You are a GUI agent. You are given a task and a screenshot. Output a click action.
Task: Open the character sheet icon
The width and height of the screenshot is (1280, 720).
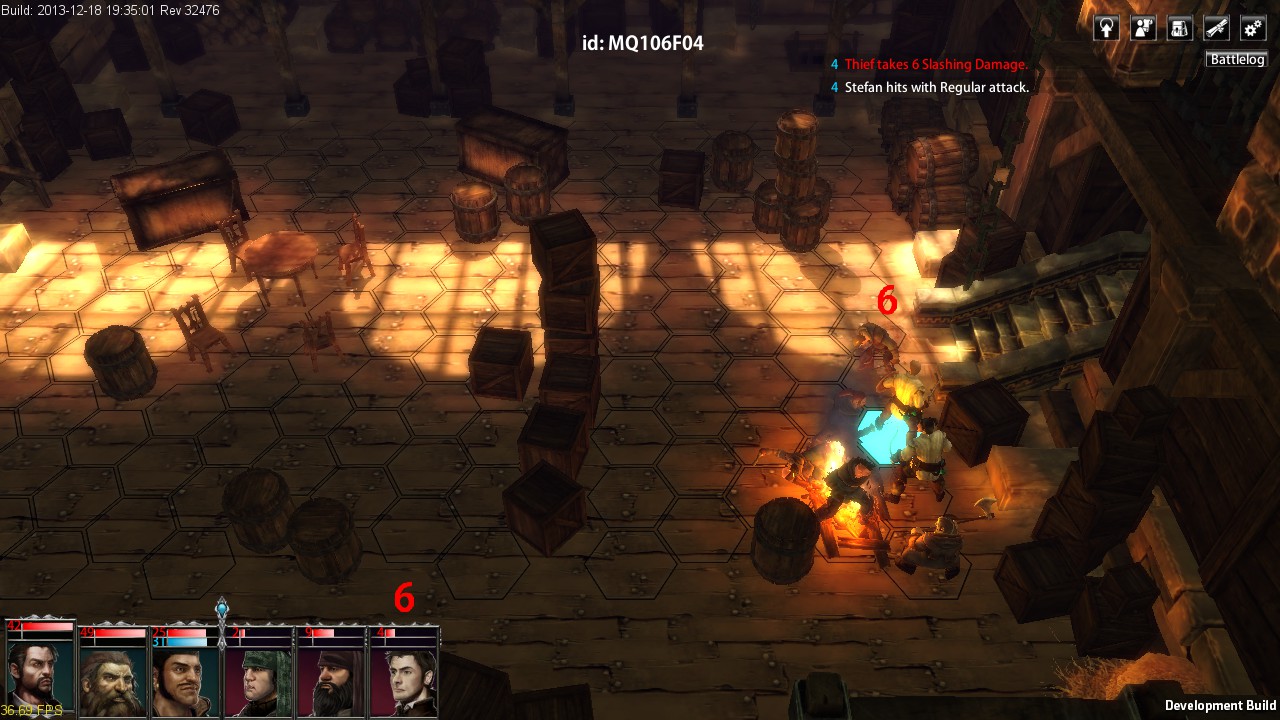click(1143, 28)
